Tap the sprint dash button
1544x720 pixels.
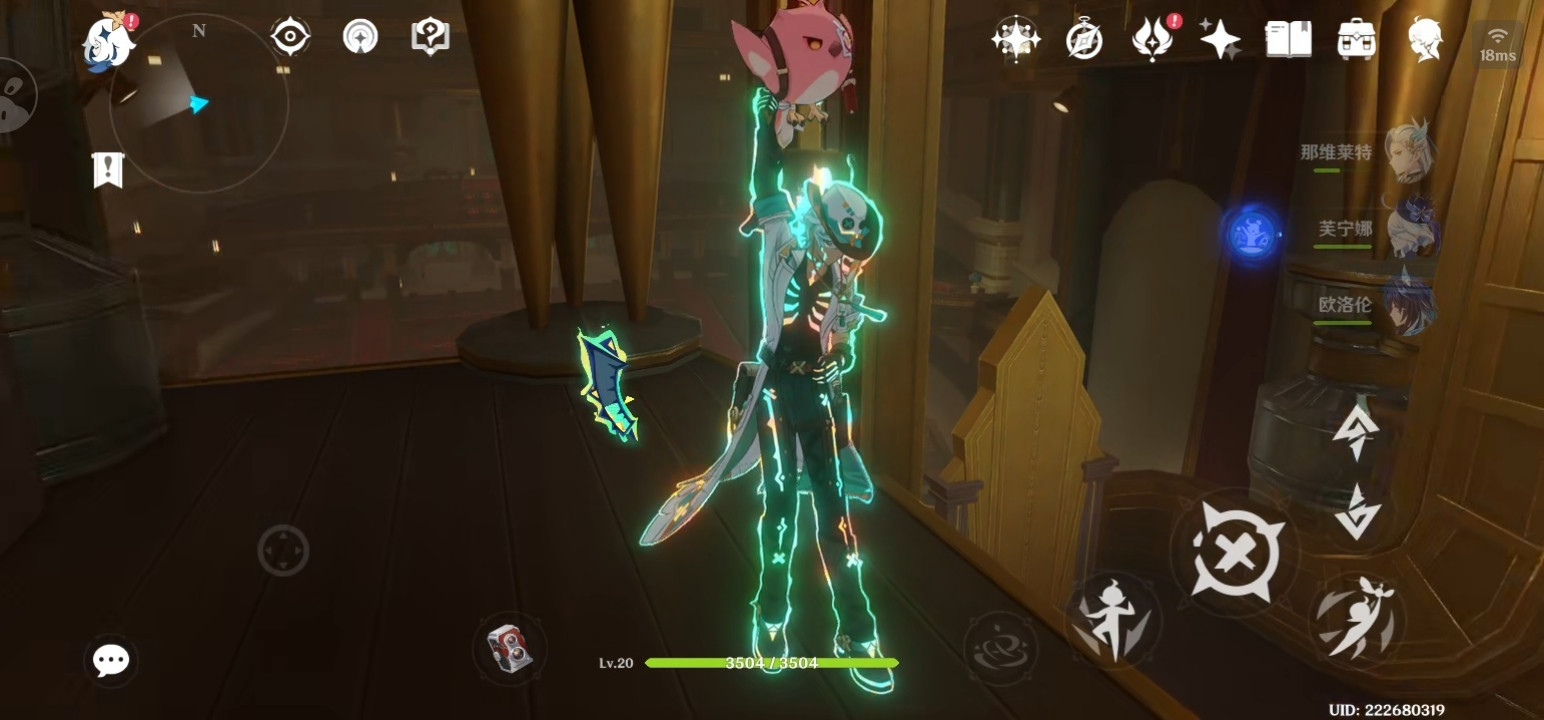pos(1356,620)
